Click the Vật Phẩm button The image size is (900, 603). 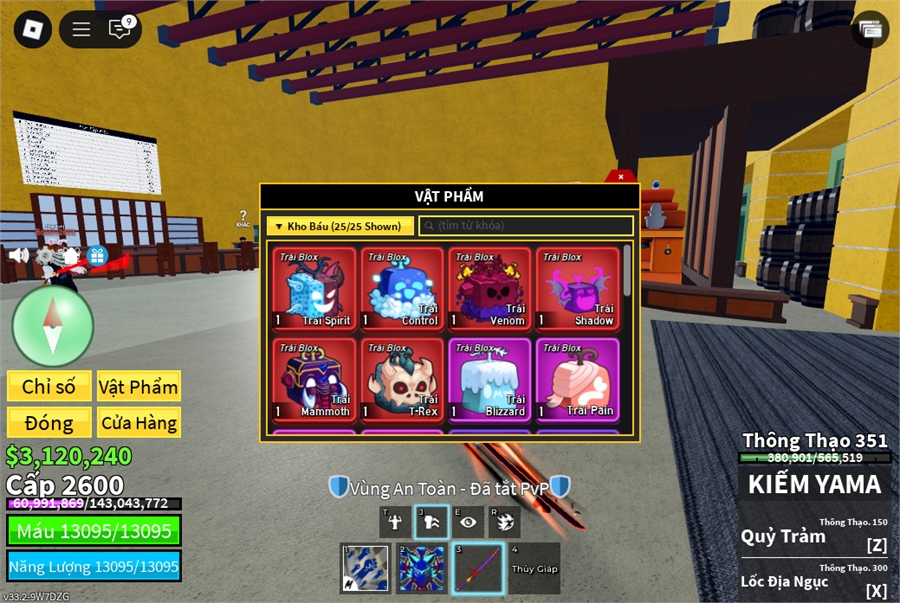click(x=139, y=387)
